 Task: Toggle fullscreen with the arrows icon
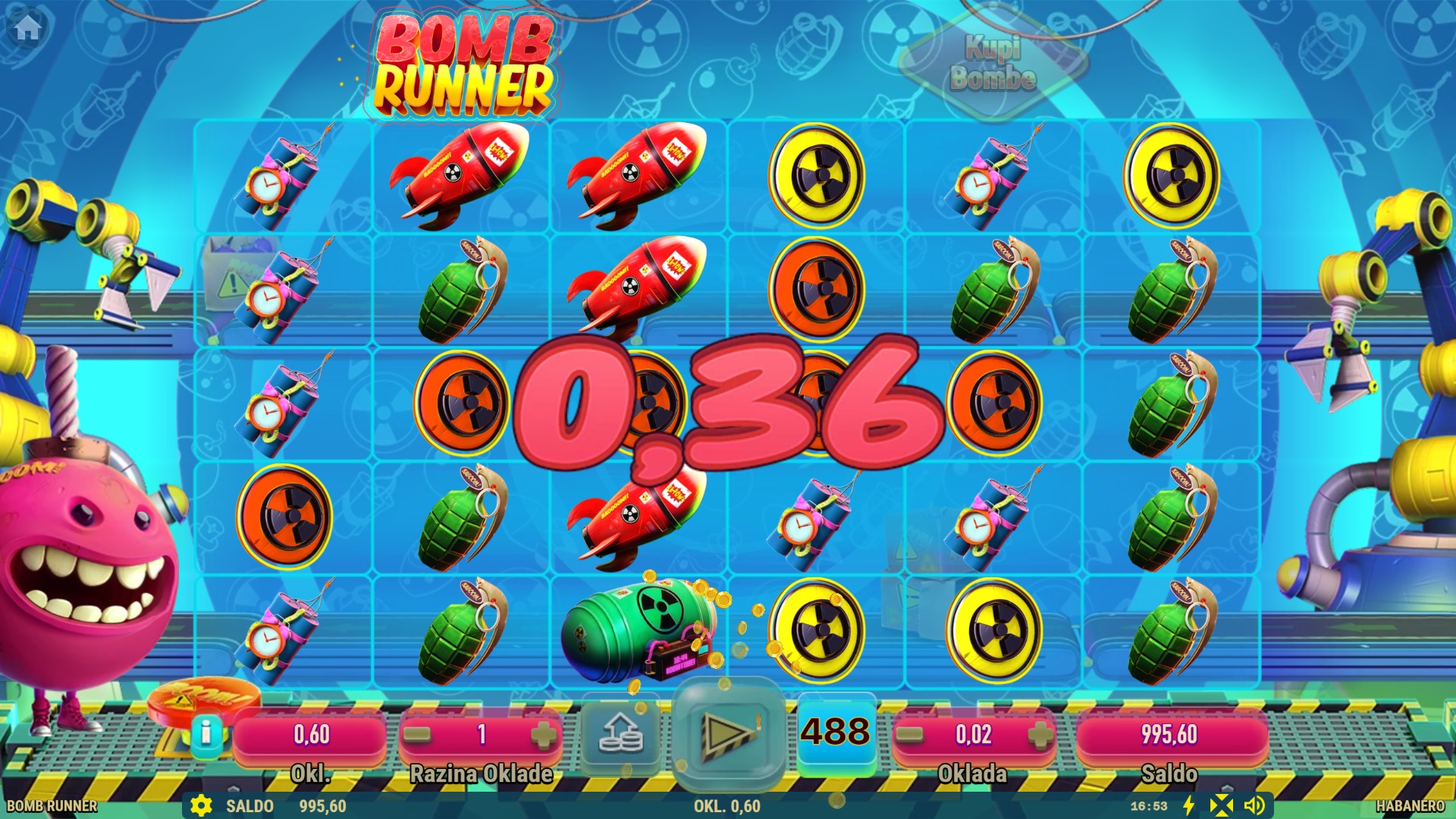1221,805
